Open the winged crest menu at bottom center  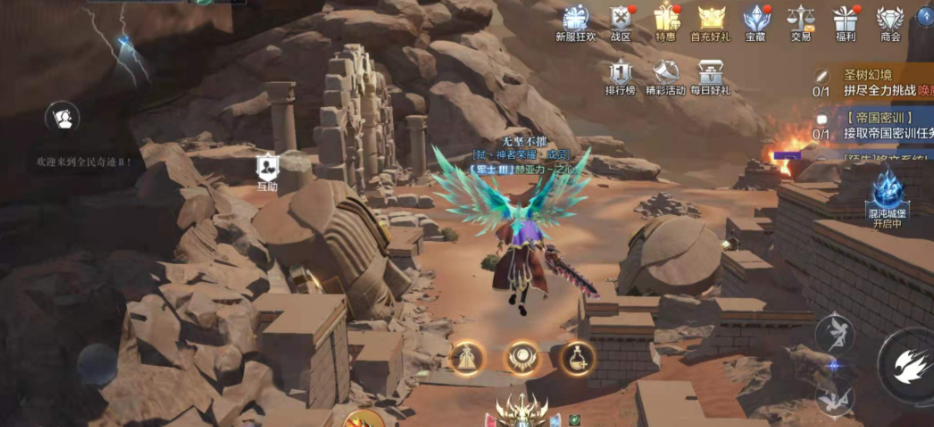tap(522, 410)
